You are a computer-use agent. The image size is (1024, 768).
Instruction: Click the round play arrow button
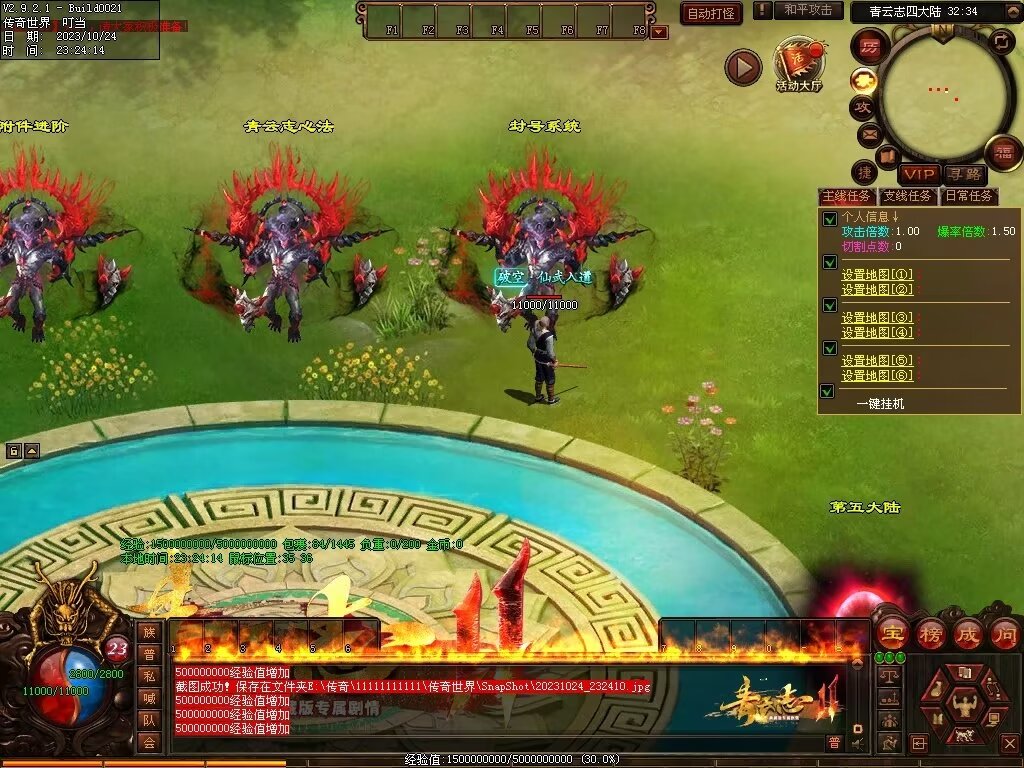pos(743,67)
